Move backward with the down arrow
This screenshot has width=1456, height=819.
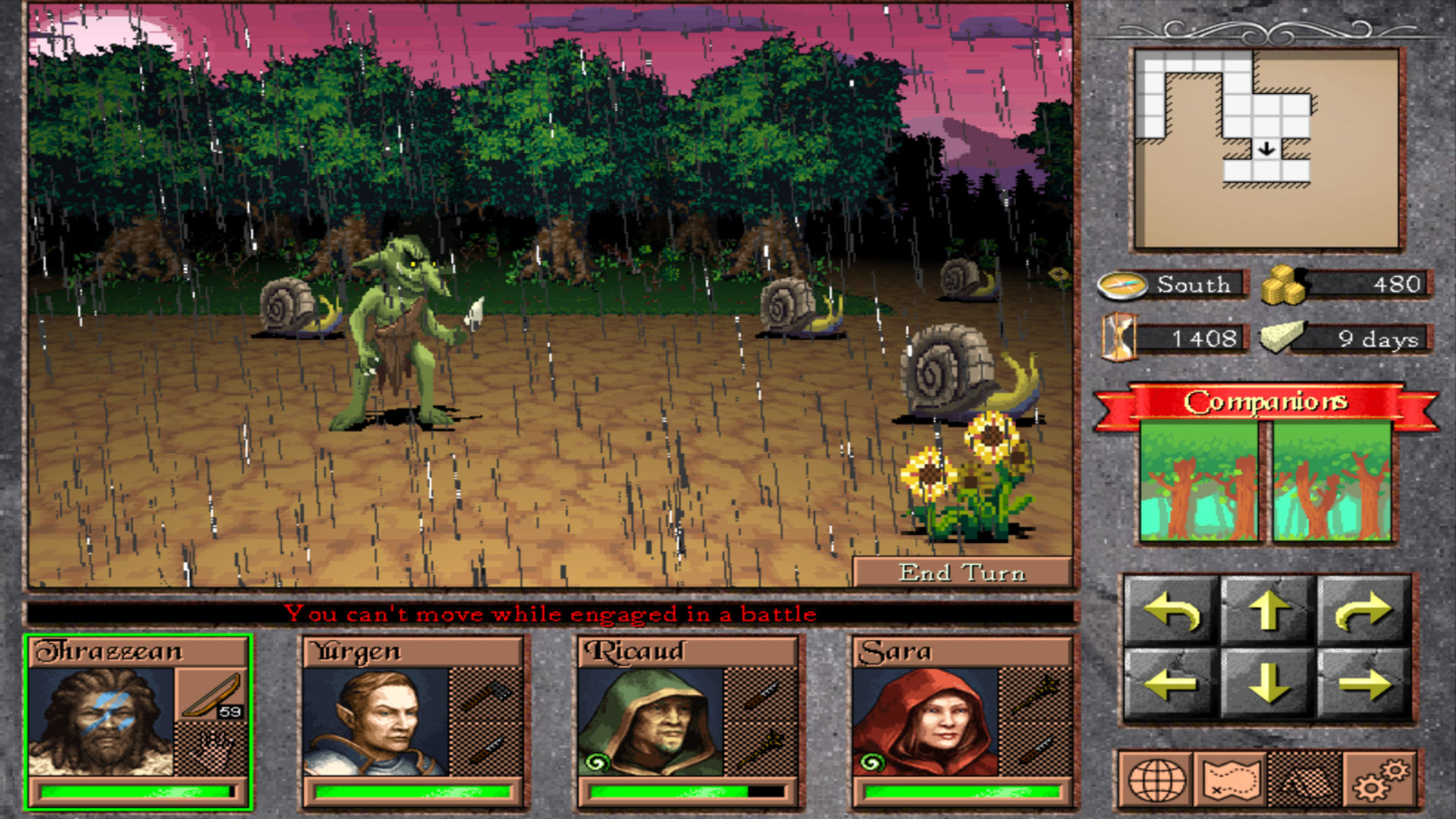pyautogui.click(x=1269, y=684)
